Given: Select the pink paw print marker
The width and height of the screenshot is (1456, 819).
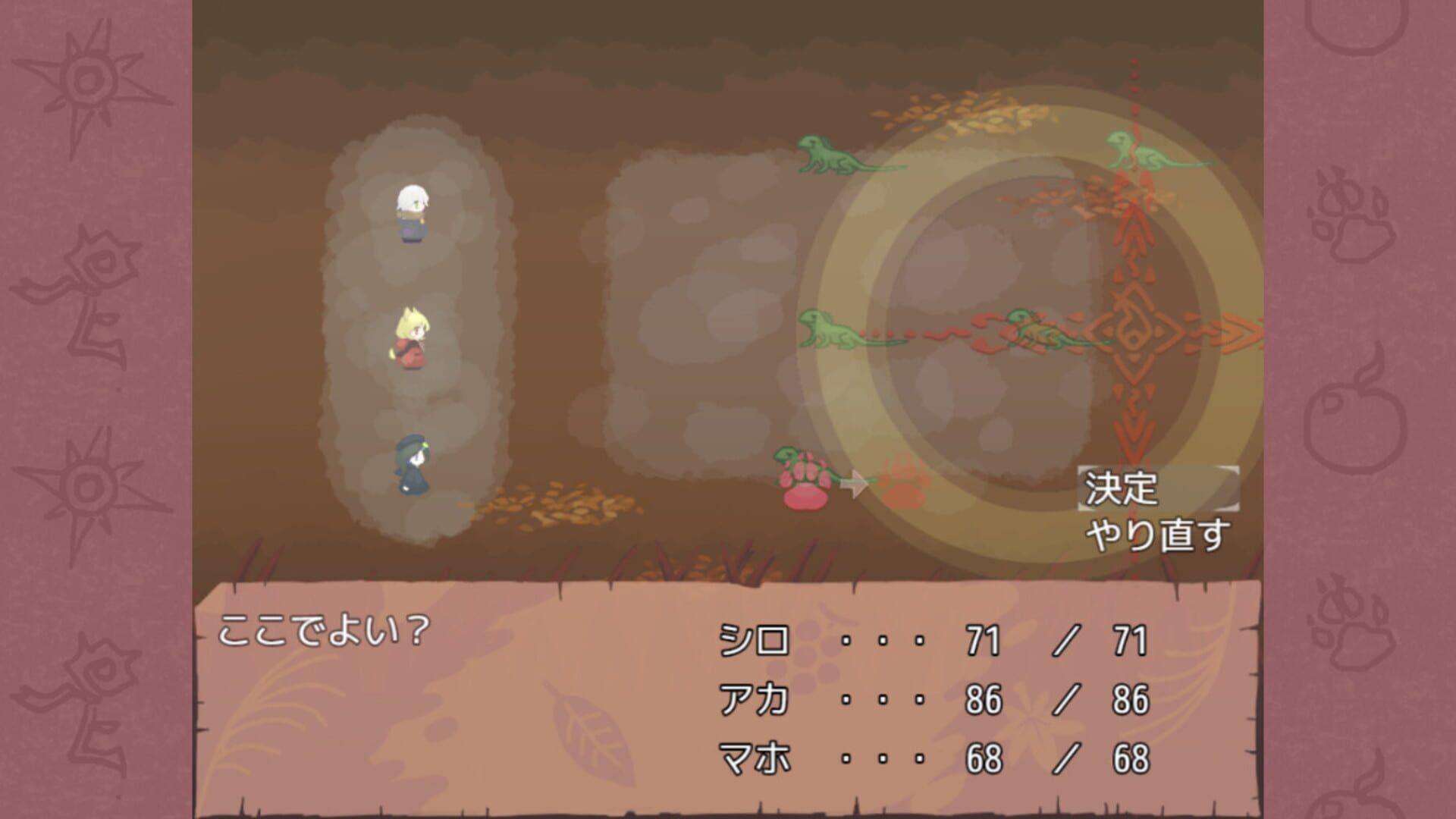Looking at the screenshot, I should click(x=806, y=493).
